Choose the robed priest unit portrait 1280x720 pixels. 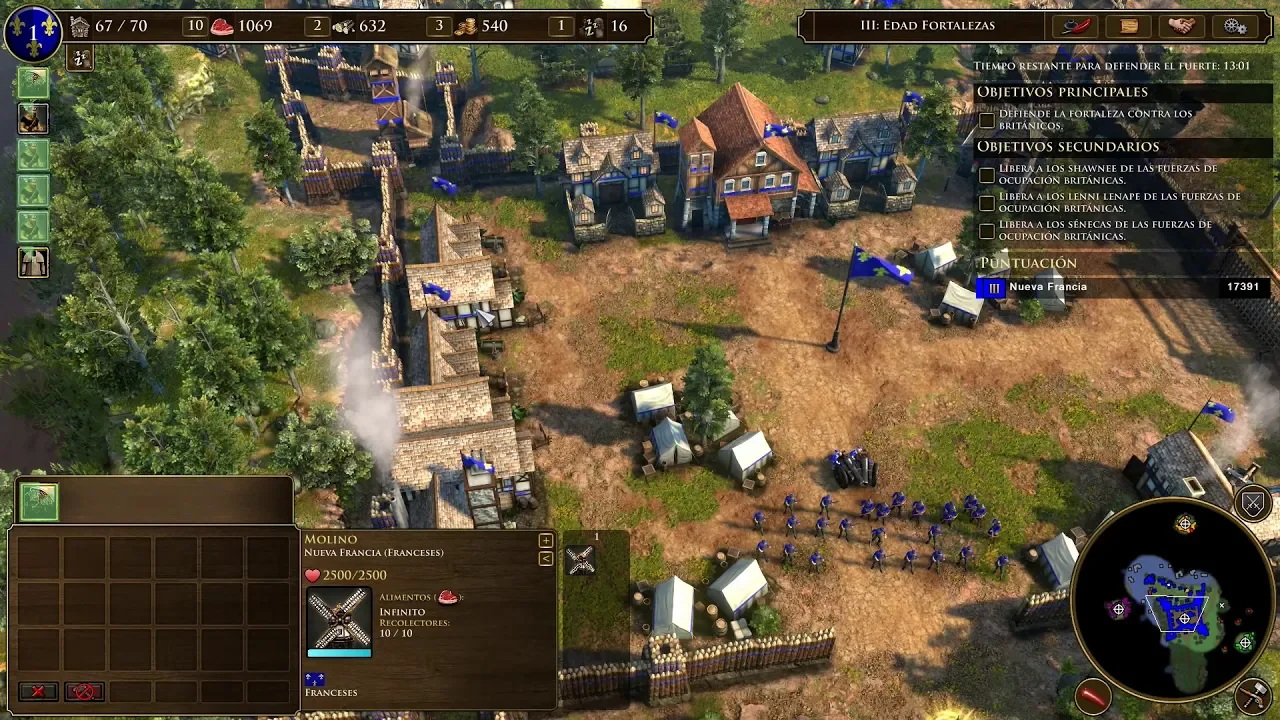[33, 263]
